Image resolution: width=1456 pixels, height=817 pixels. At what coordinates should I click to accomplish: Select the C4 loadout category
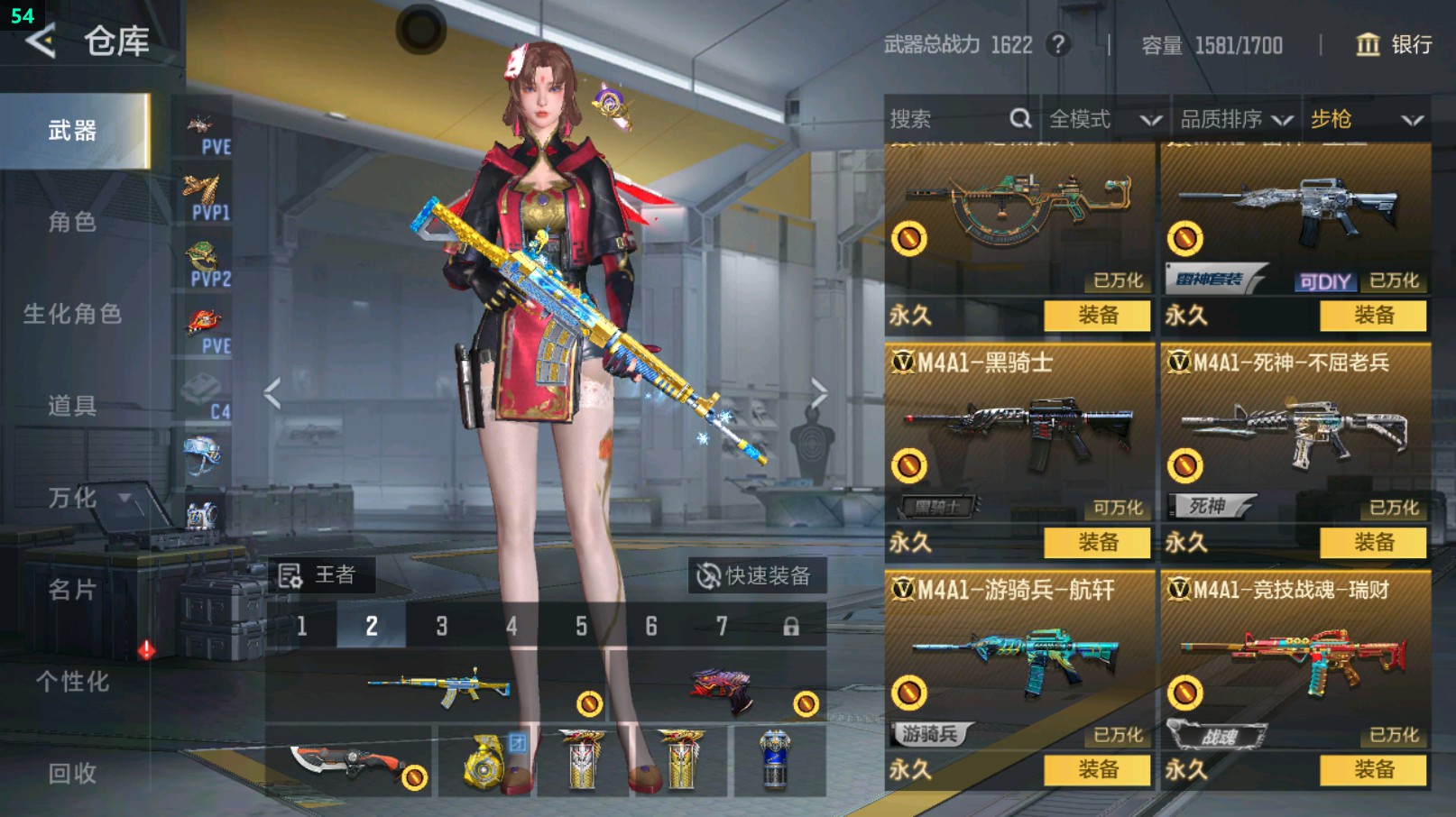[206, 397]
